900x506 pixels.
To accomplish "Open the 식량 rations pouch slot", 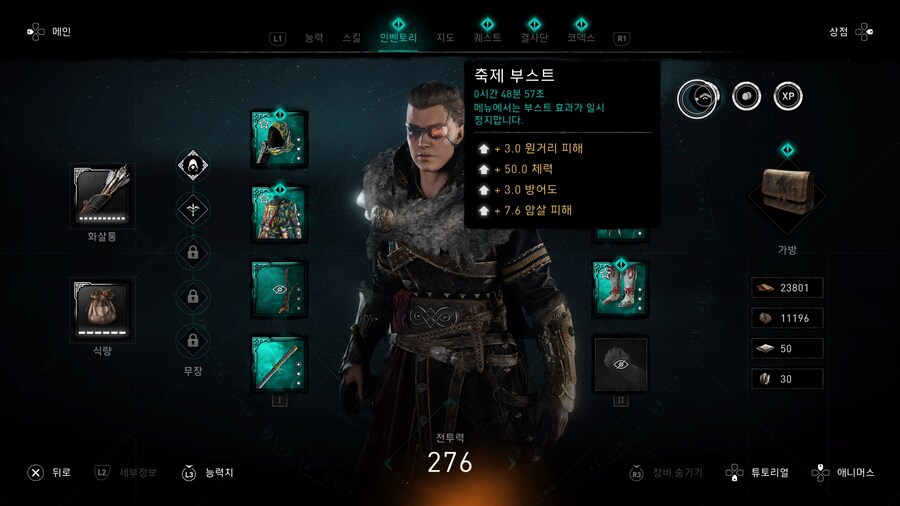I will [x=103, y=308].
